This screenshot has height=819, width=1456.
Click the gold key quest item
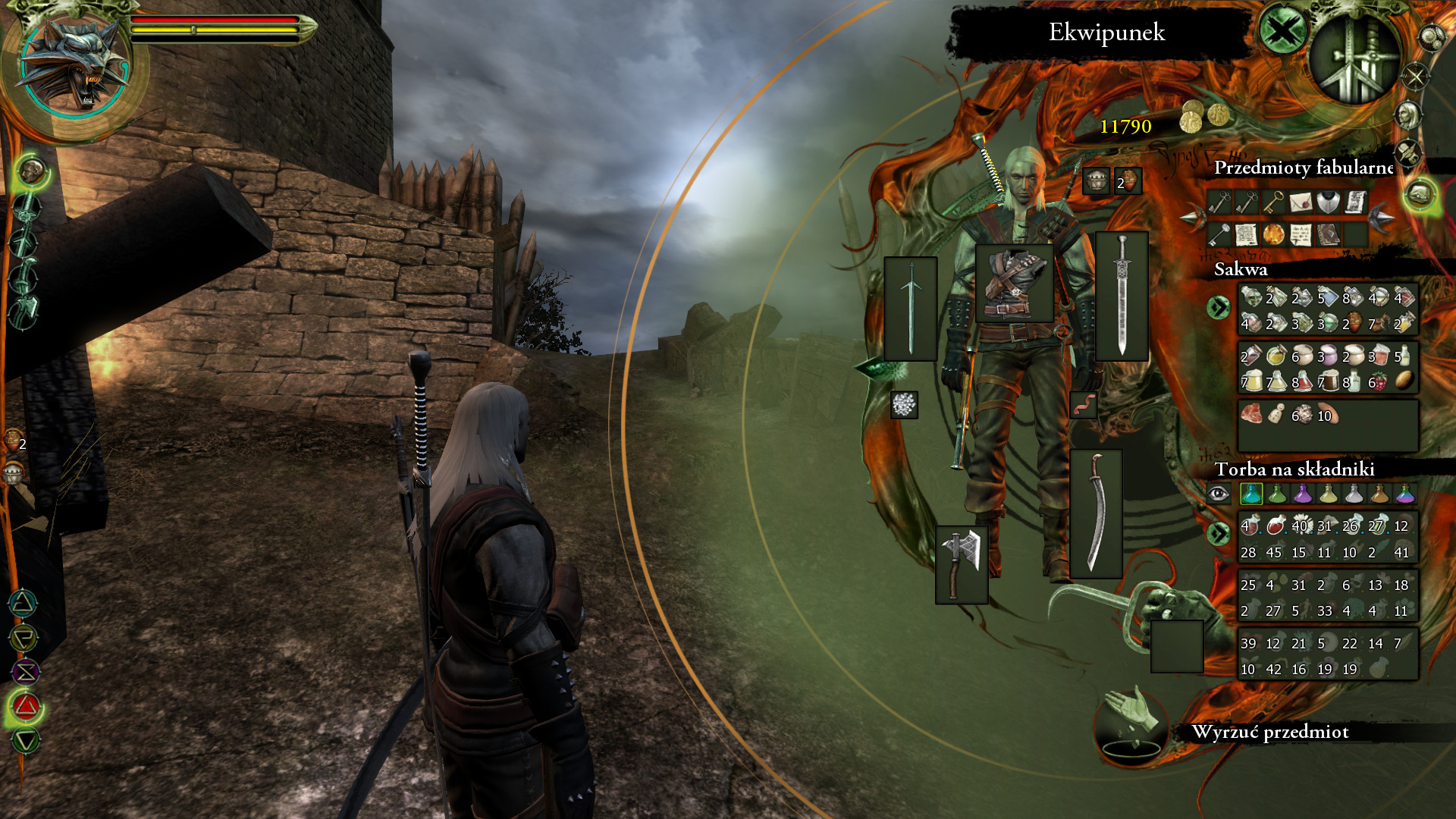click(x=1272, y=202)
